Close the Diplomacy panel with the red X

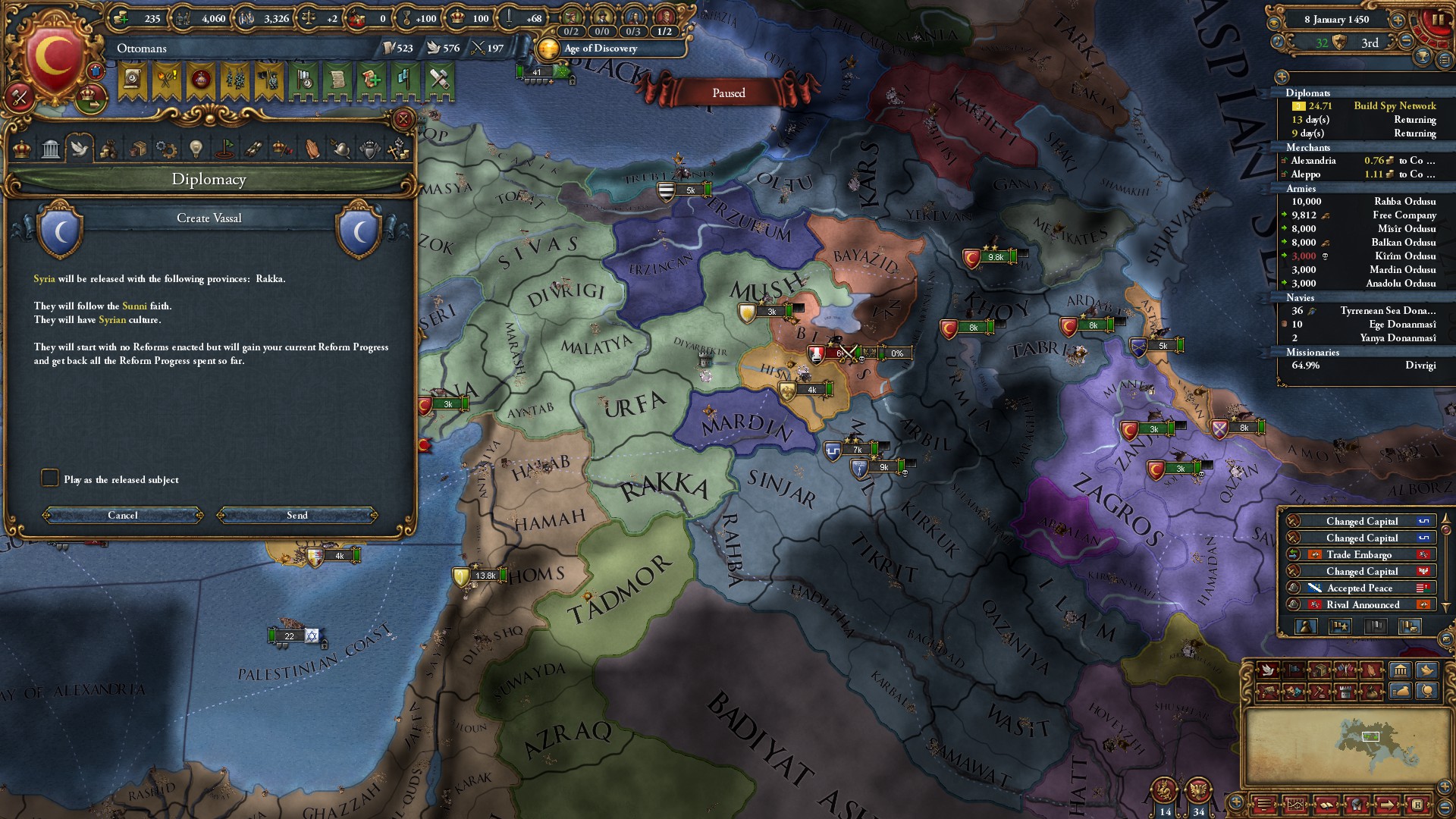pyautogui.click(x=403, y=119)
